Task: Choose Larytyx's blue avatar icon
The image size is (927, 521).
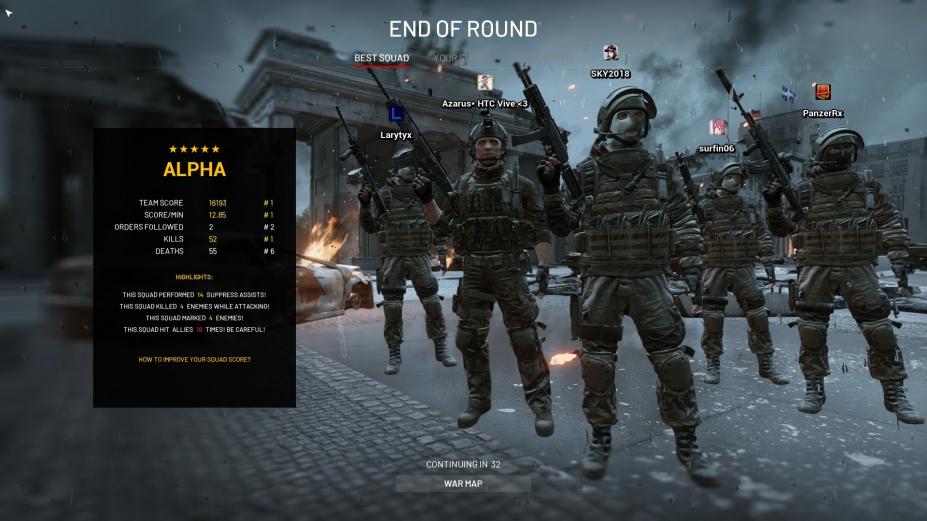Action: (396, 113)
